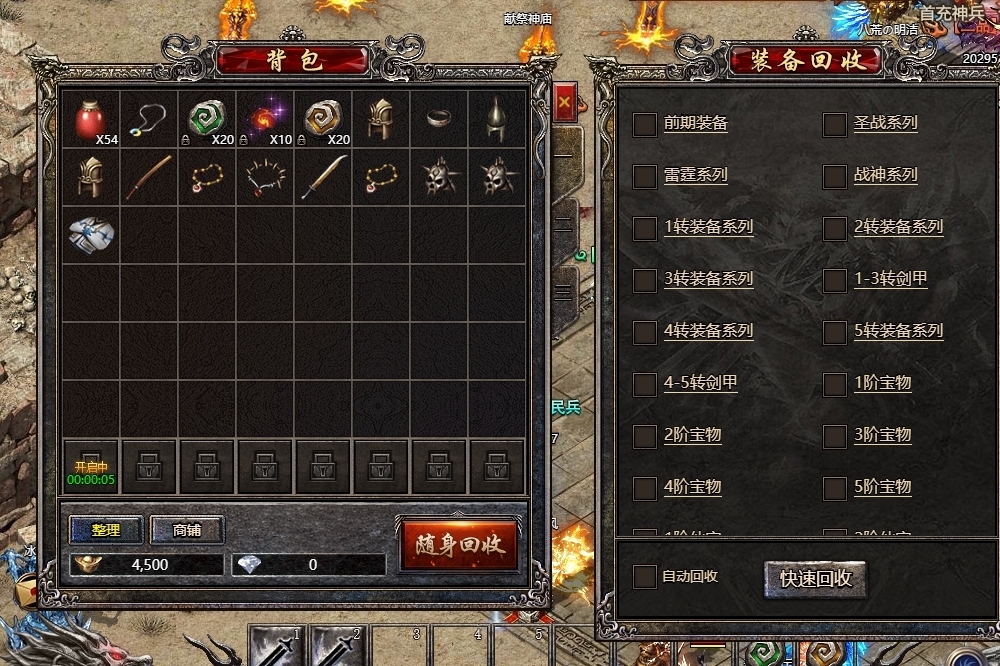Check the 前期装备 recycle option

coord(645,124)
